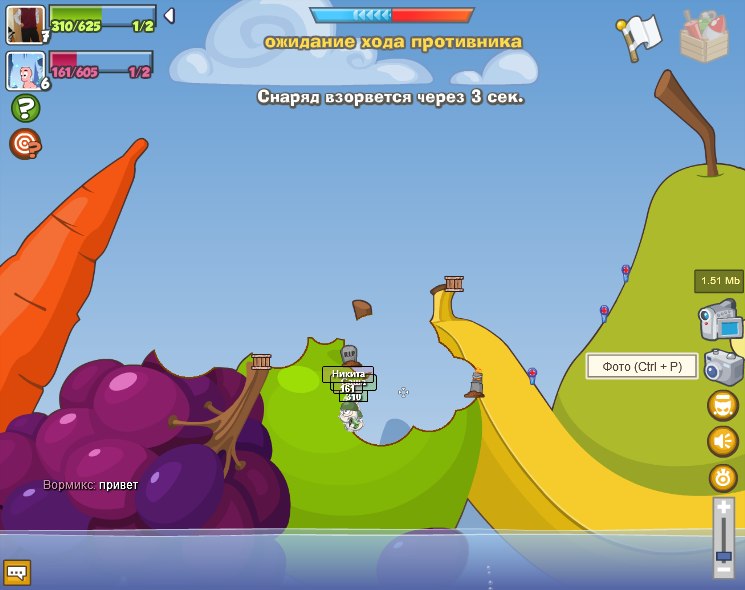Image resolution: width=745 pixels, height=590 pixels.
Task: Click the blue zoom slider handle
Action: coord(723,555)
